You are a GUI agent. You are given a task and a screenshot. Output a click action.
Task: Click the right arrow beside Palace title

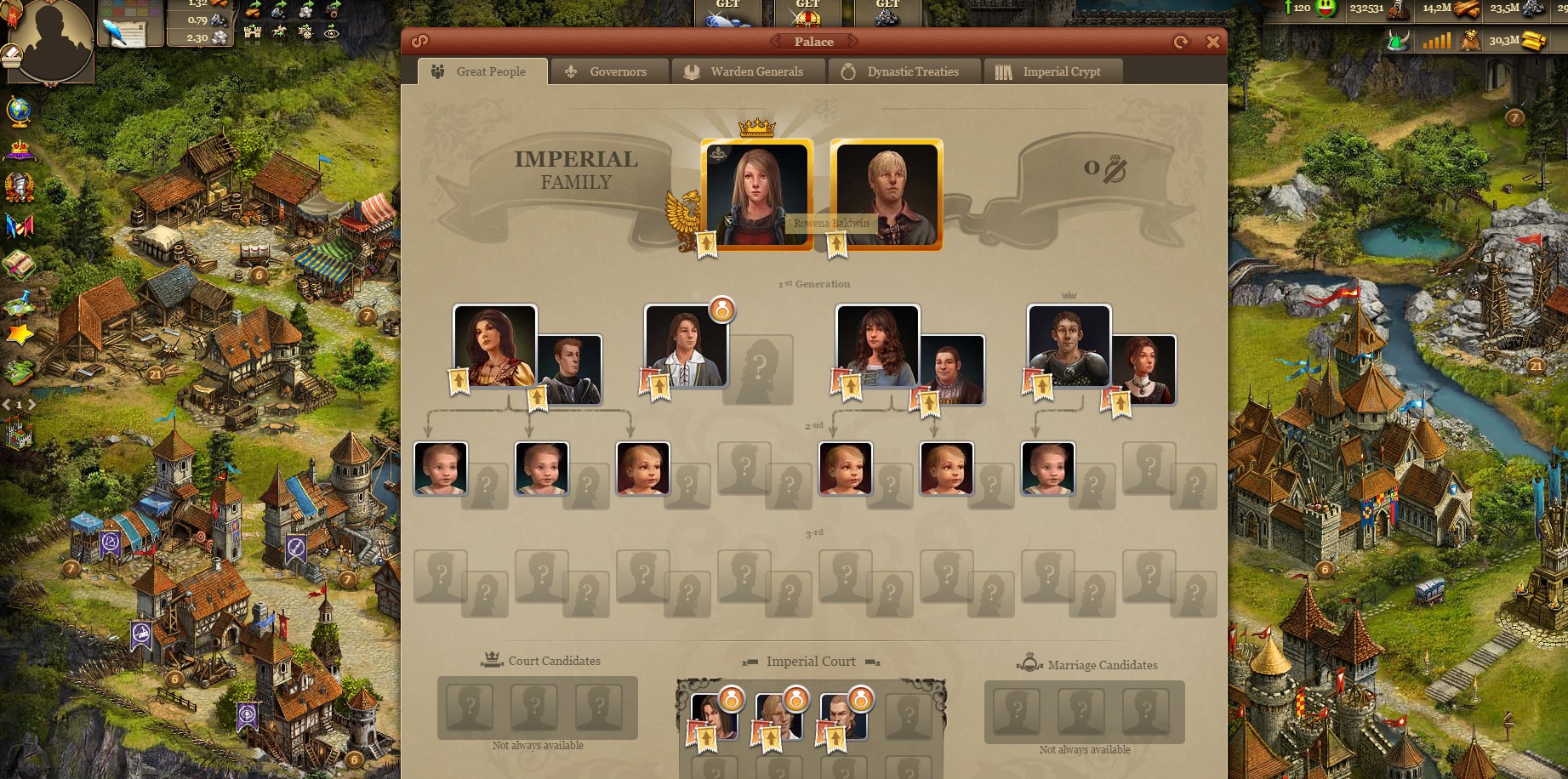pos(851,41)
